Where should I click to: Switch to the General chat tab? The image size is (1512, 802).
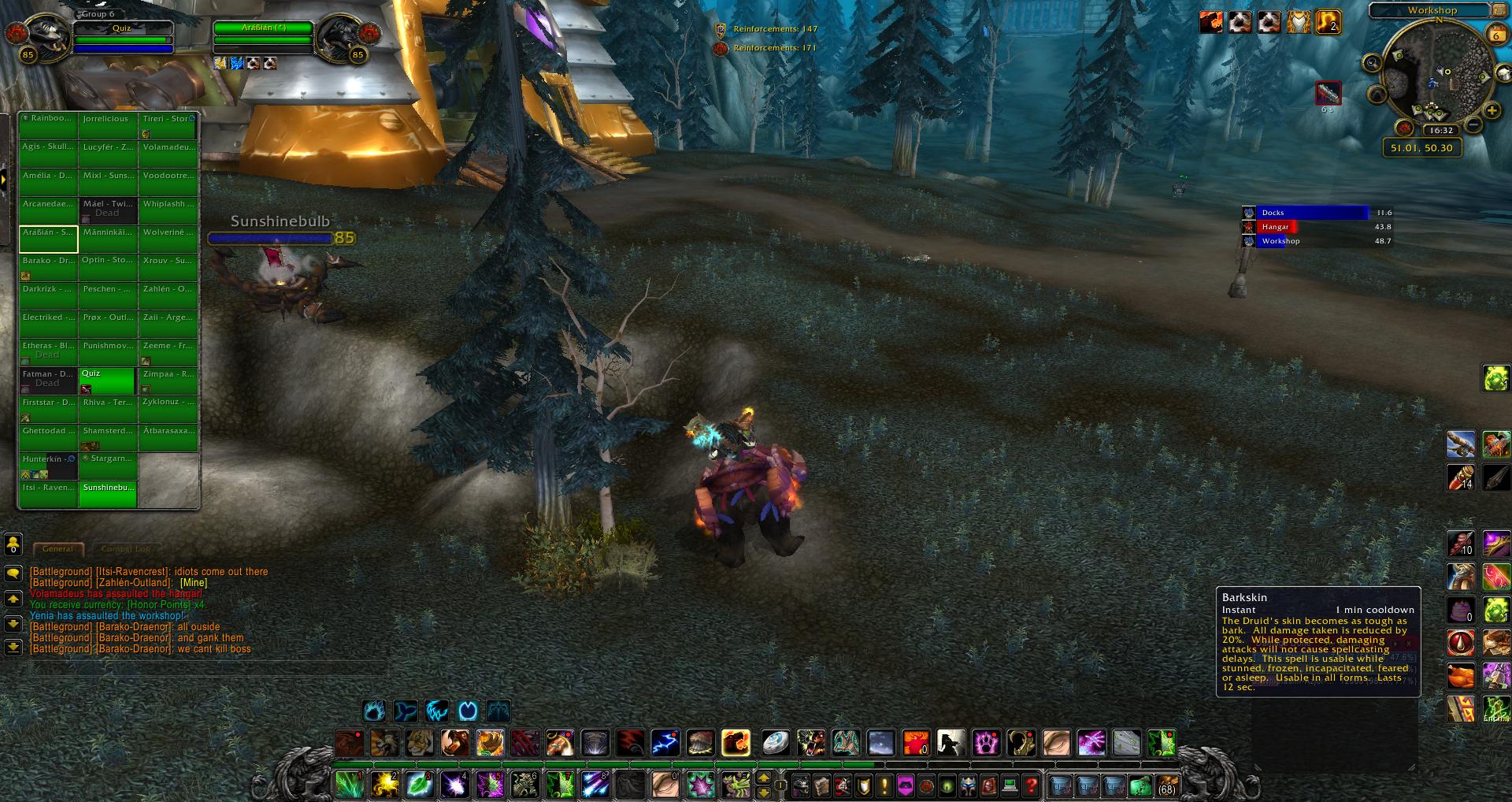pyautogui.click(x=57, y=548)
